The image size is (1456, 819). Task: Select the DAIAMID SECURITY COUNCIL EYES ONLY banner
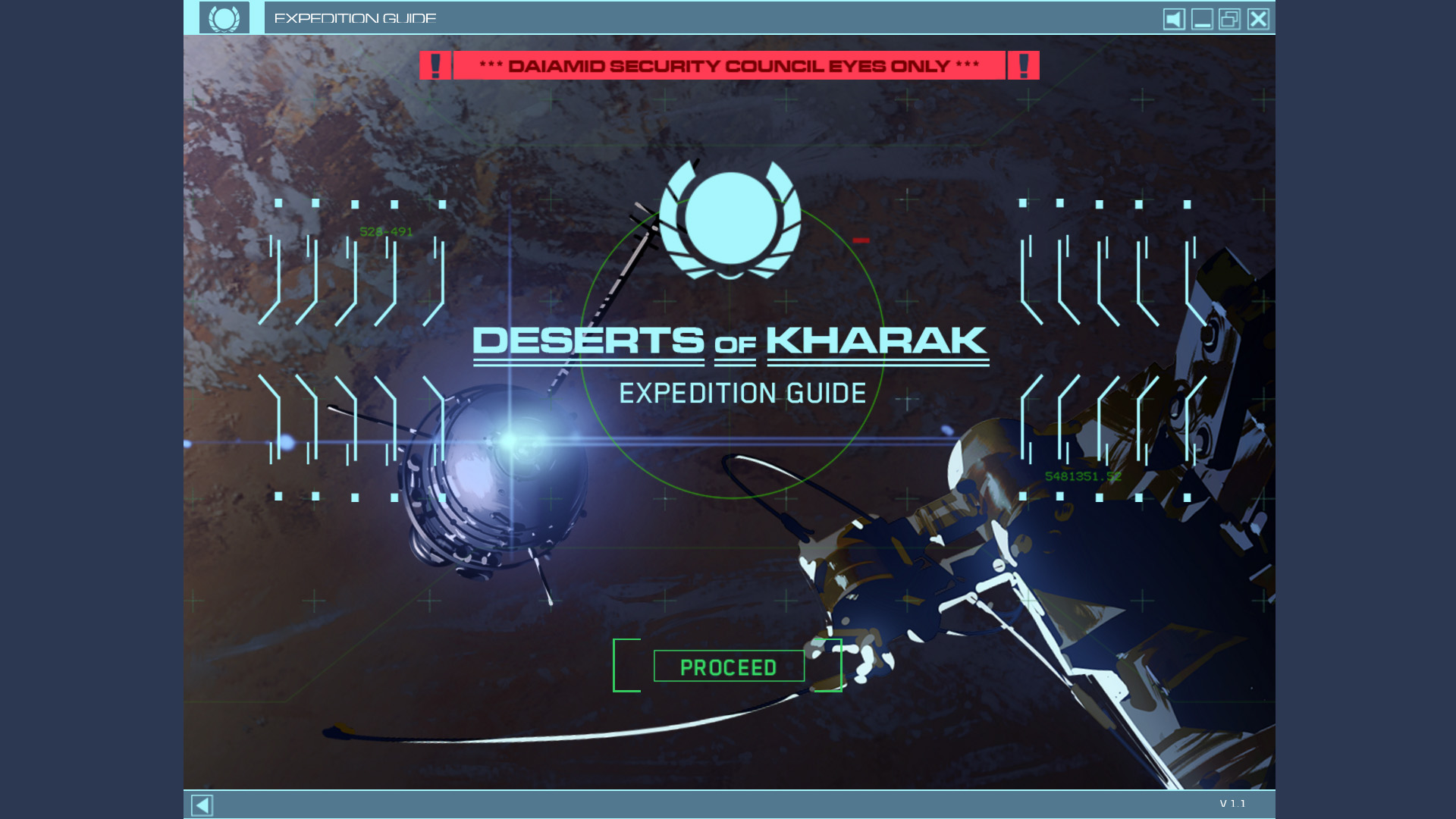coord(728,65)
